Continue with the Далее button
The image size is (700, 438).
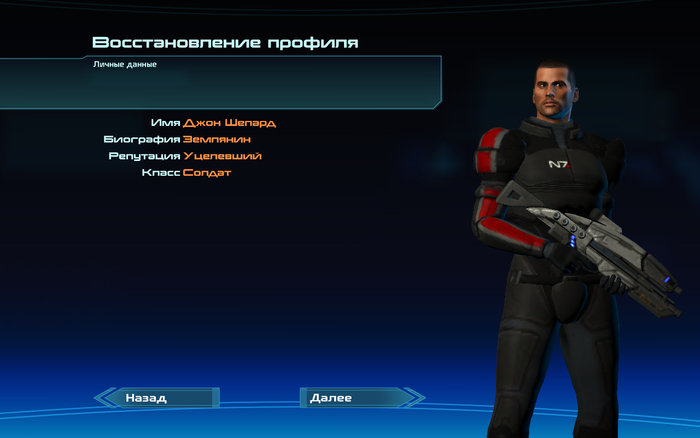coord(355,398)
